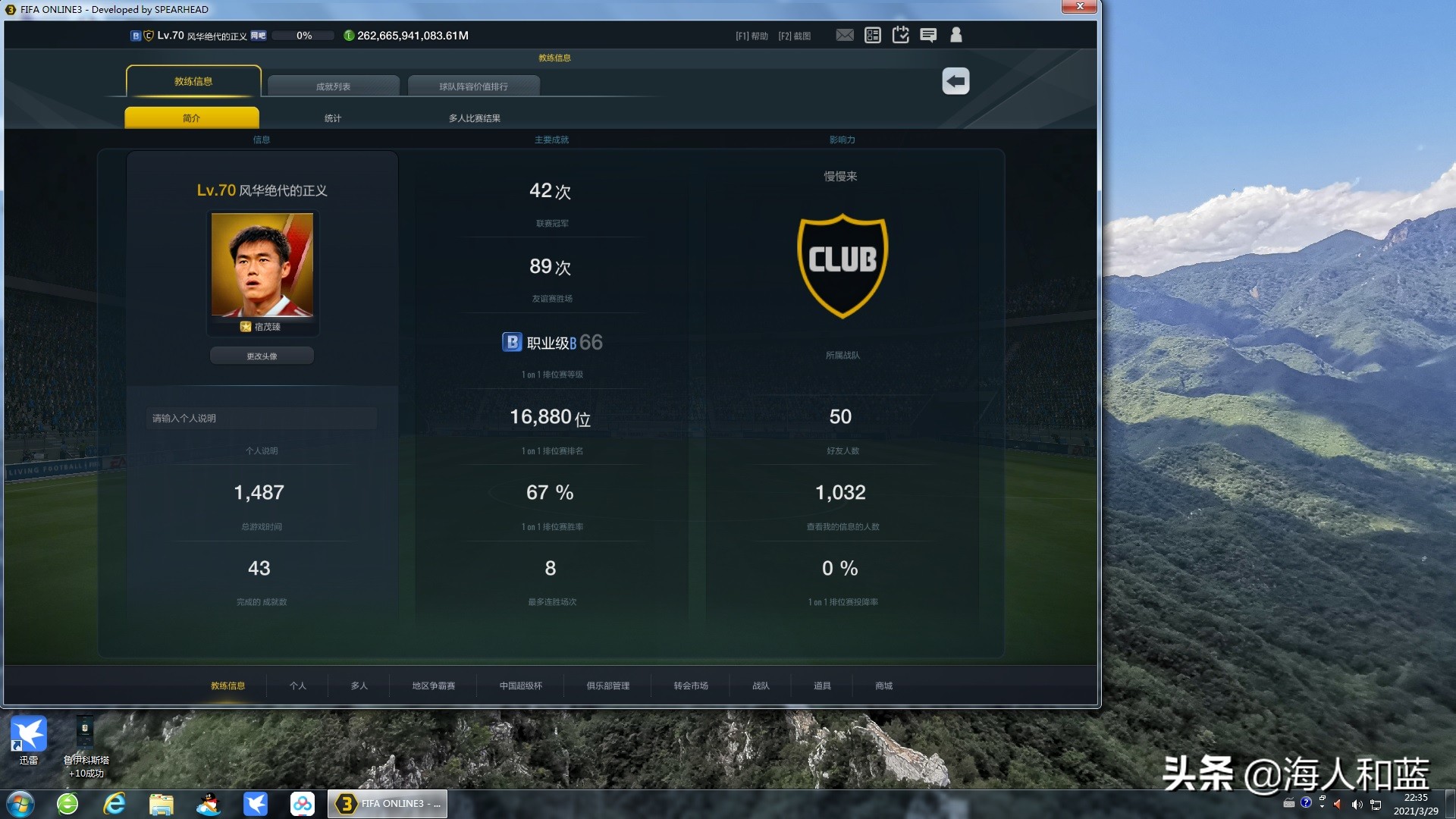Open the mail inbox icon
Screen dimensions: 1456x819
tap(845, 35)
